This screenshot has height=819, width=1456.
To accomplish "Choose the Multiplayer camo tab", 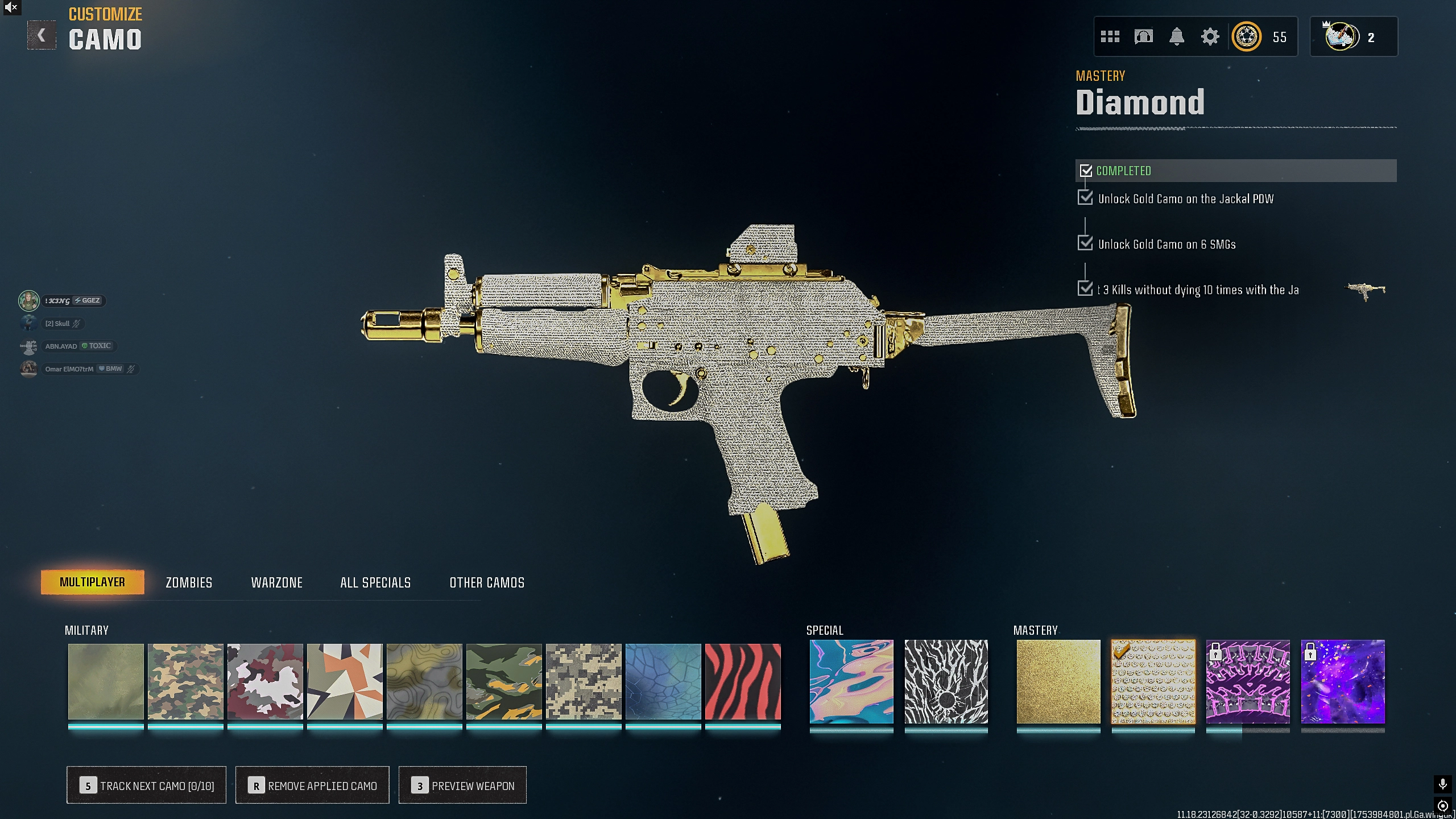I will (x=92, y=582).
